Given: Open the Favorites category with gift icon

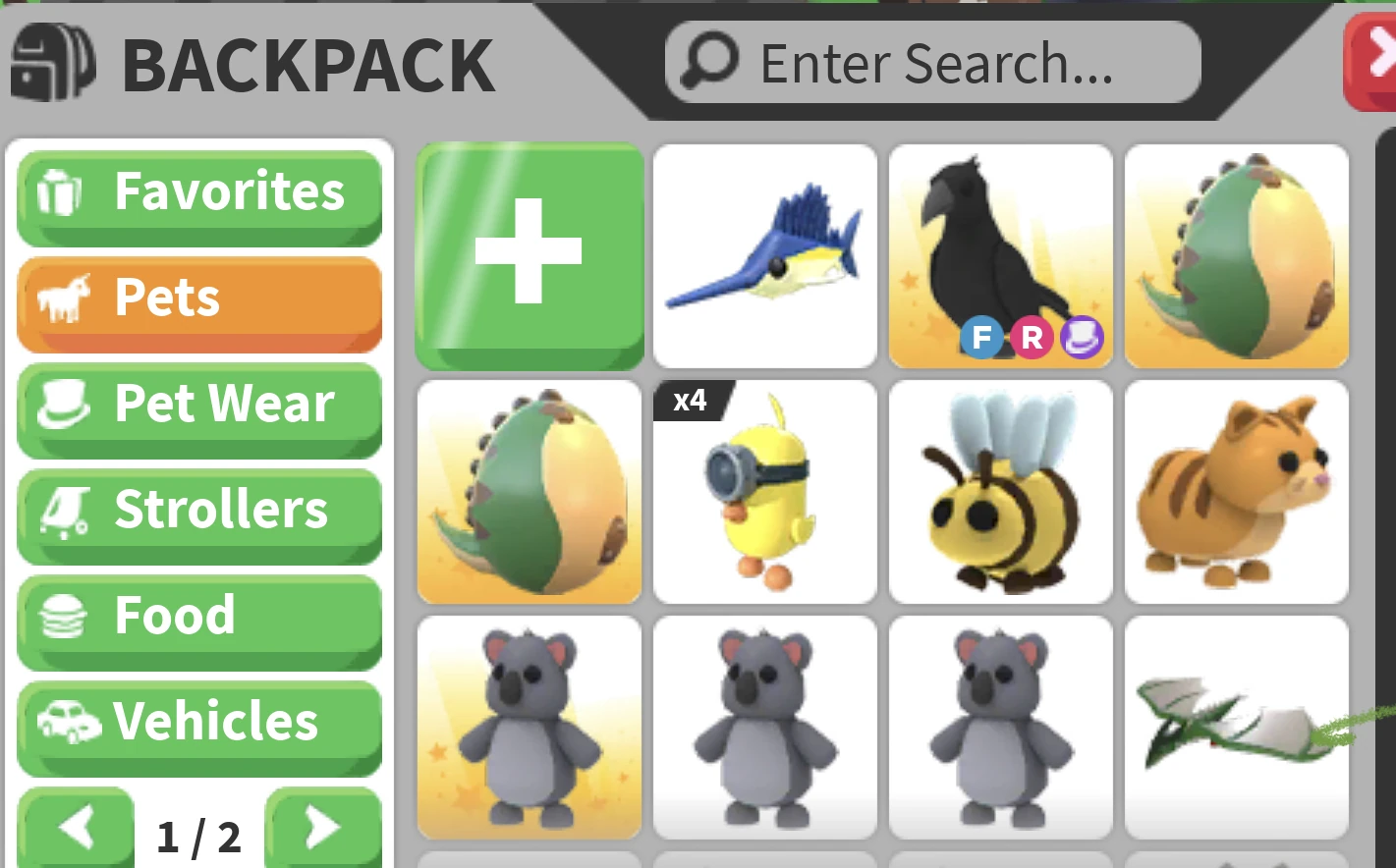Looking at the screenshot, I should click(198, 192).
